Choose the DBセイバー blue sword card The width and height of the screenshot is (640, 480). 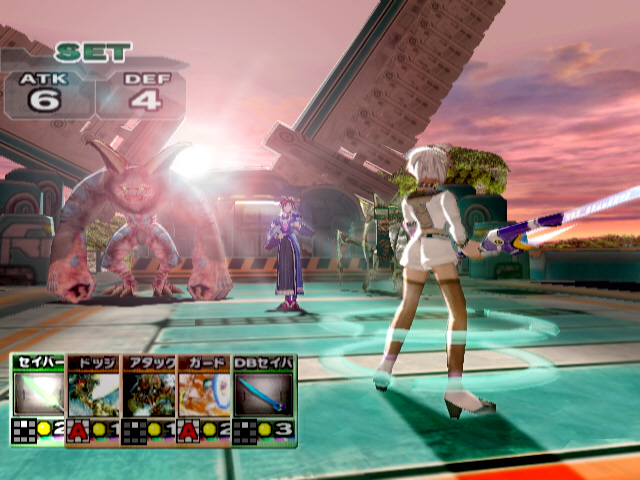coord(264,397)
